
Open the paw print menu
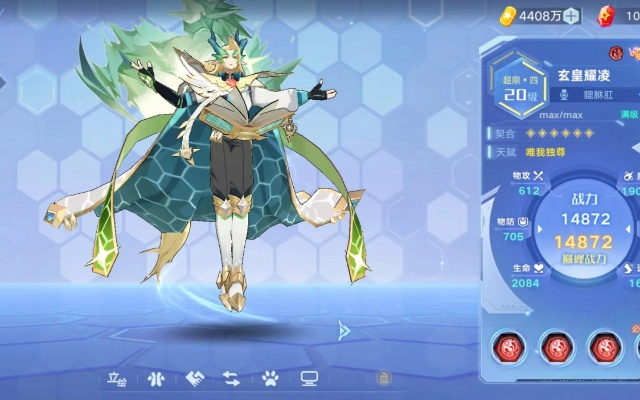(270, 379)
